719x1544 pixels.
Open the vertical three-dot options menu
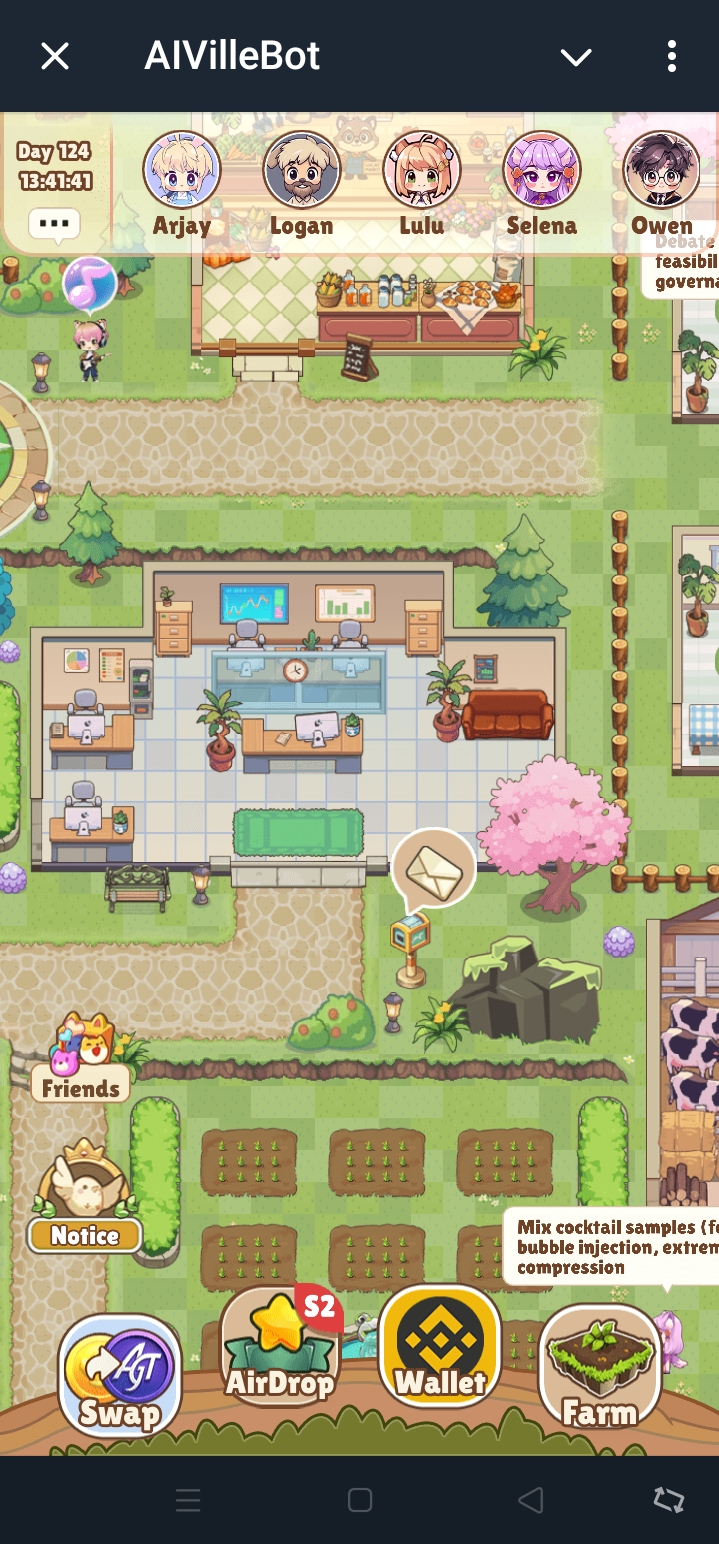point(672,56)
